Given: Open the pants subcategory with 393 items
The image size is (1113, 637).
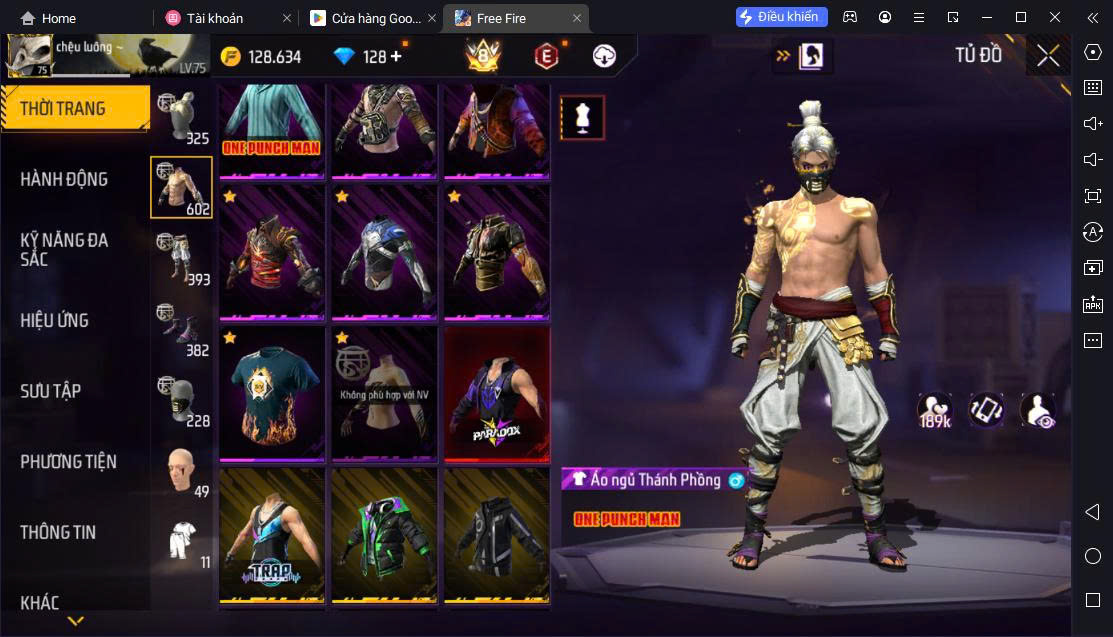Looking at the screenshot, I should point(181,258).
